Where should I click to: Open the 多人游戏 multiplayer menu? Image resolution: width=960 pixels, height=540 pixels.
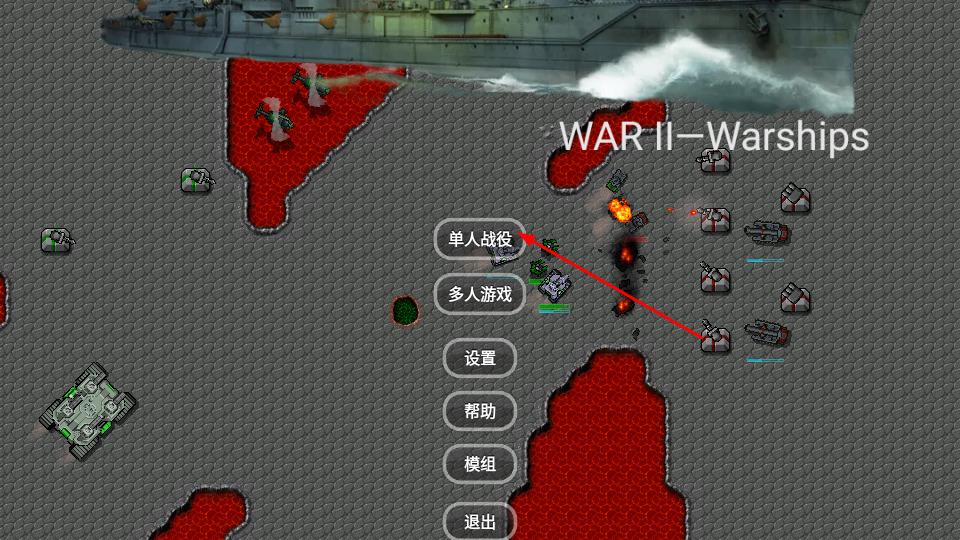(x=480, y=294)
